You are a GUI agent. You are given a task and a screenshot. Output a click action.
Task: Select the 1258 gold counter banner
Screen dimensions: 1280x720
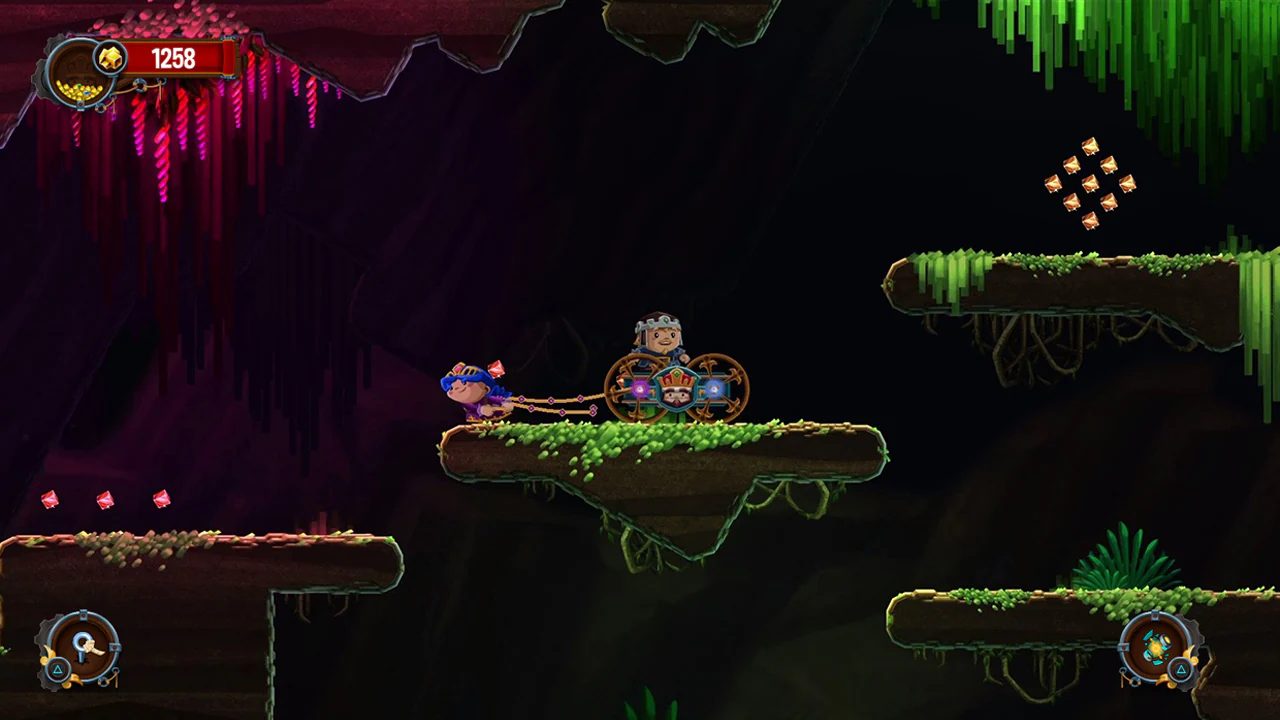coord(174,57)
